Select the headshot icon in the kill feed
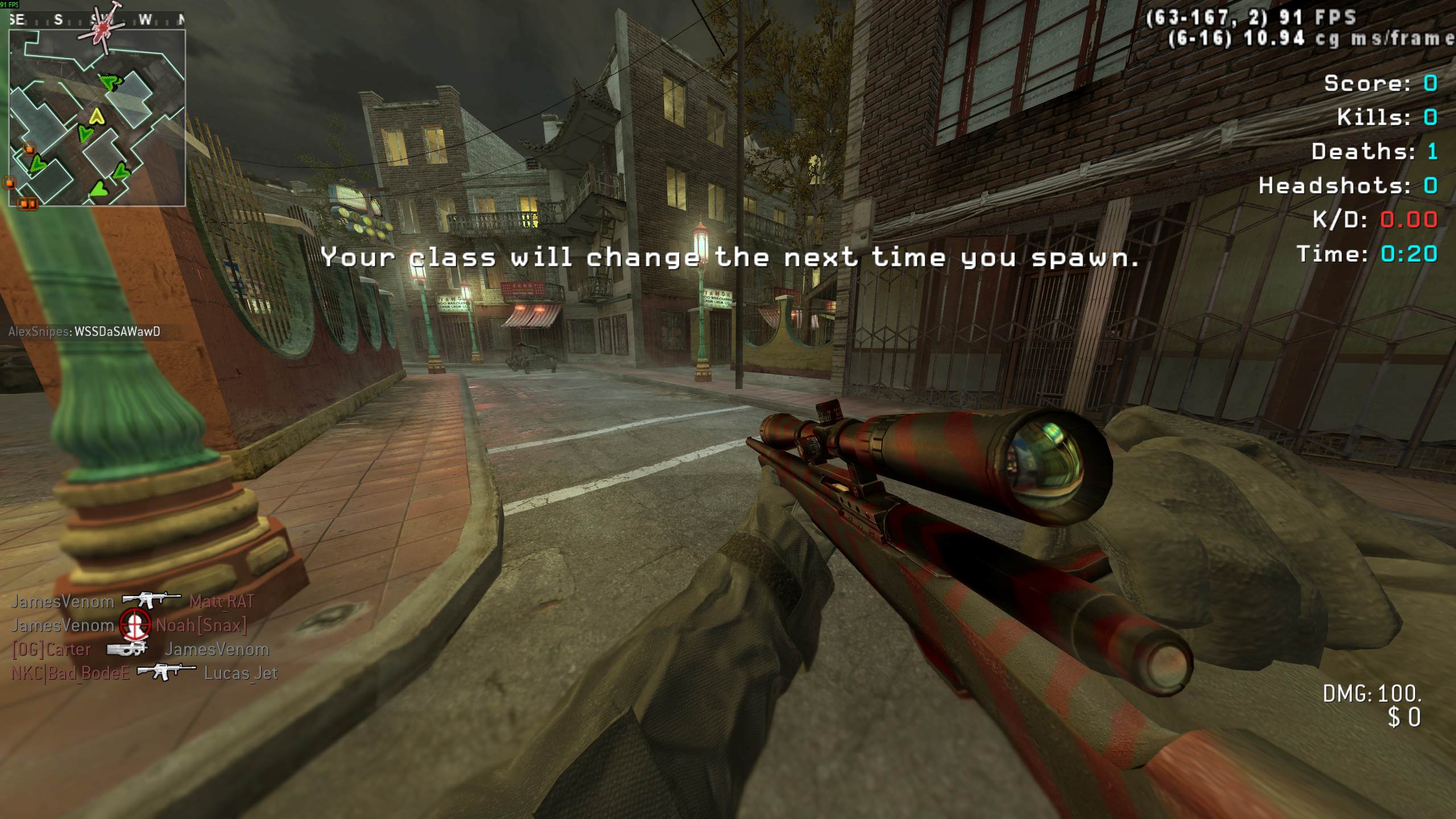1456x819 pixels. (x=135, y=625)
